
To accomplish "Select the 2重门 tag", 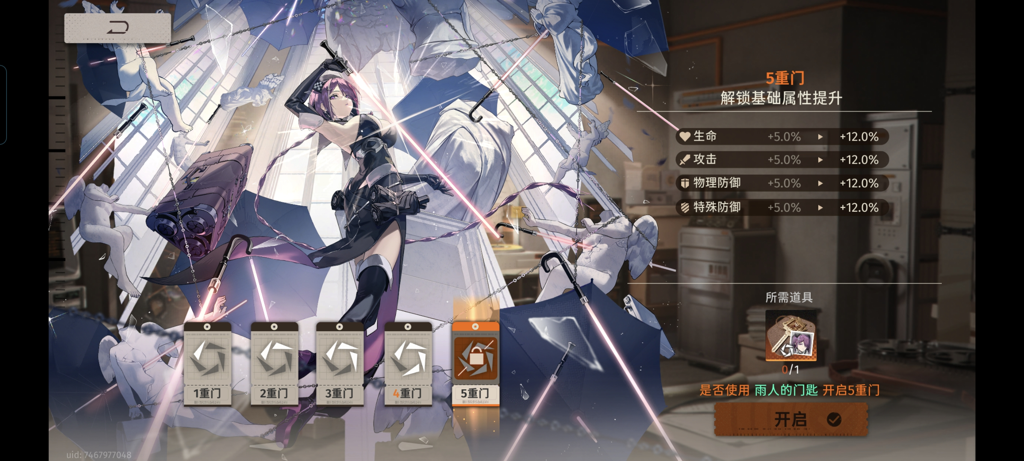I will point(274,362).
